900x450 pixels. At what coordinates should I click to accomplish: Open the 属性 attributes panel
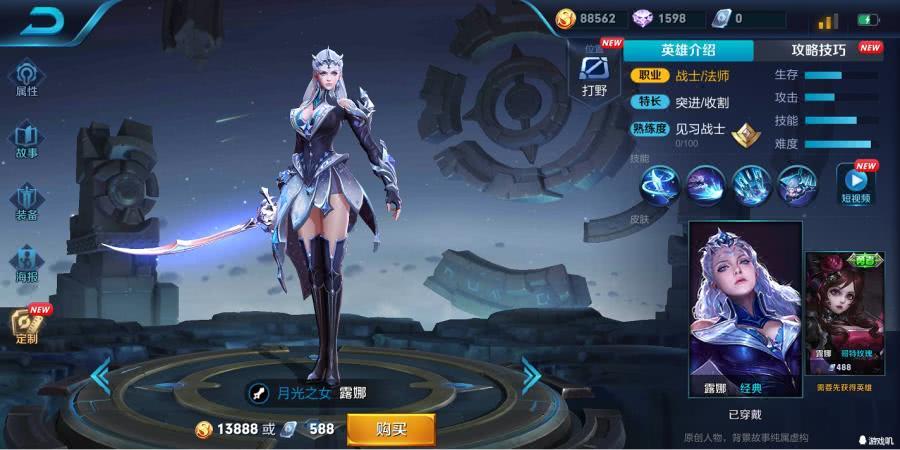click(27, 77)
